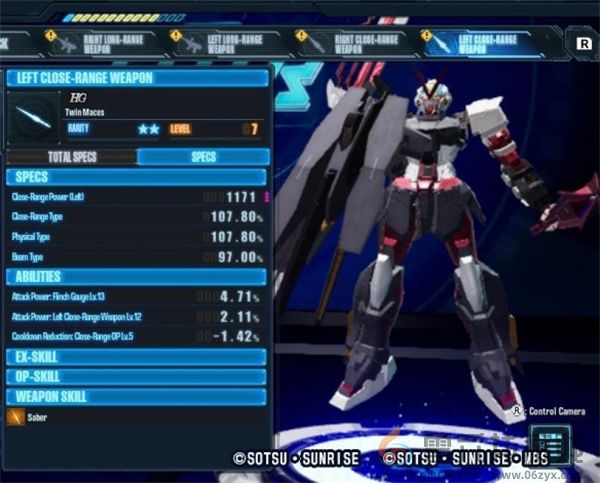Expand the EX-Skill section
The width and height of the screenshot is (600, 483).
coord(137,357)
